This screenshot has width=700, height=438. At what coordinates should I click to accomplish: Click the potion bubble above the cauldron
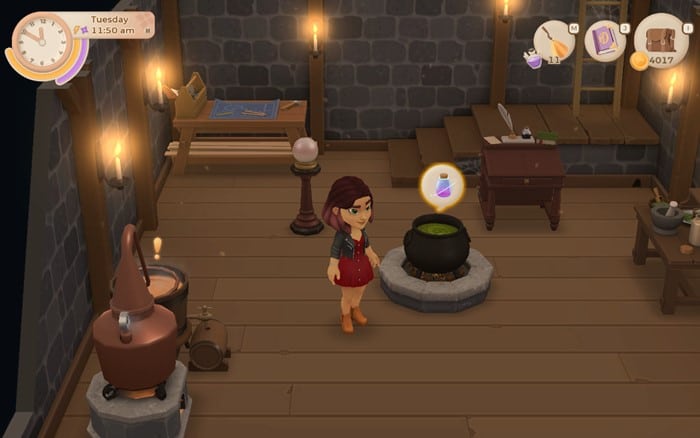441,186
